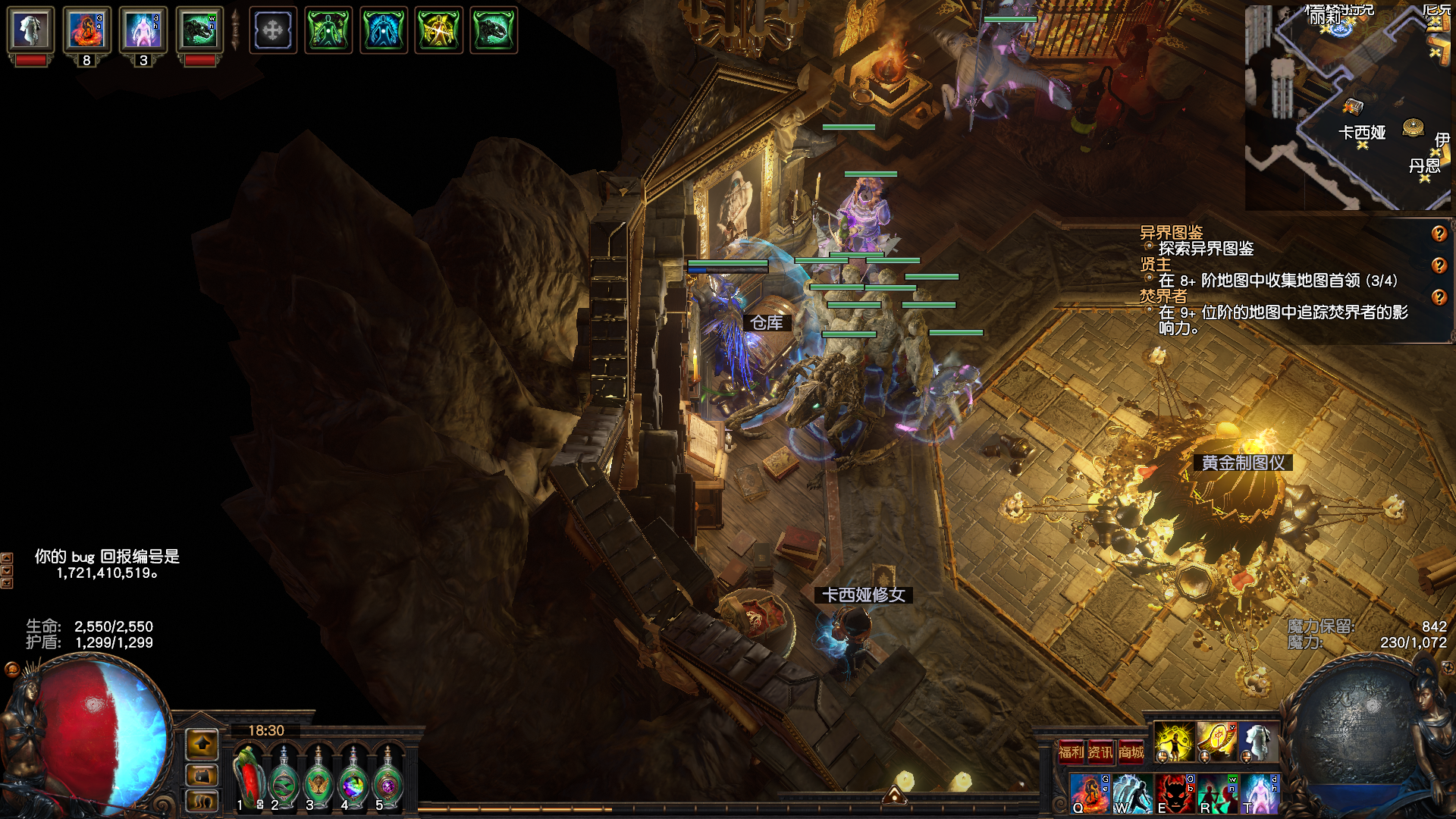This screenshot has height=819, width=1456.
Task: Open the minimap in the top-right corner
Action: [x=1348, y=106]
